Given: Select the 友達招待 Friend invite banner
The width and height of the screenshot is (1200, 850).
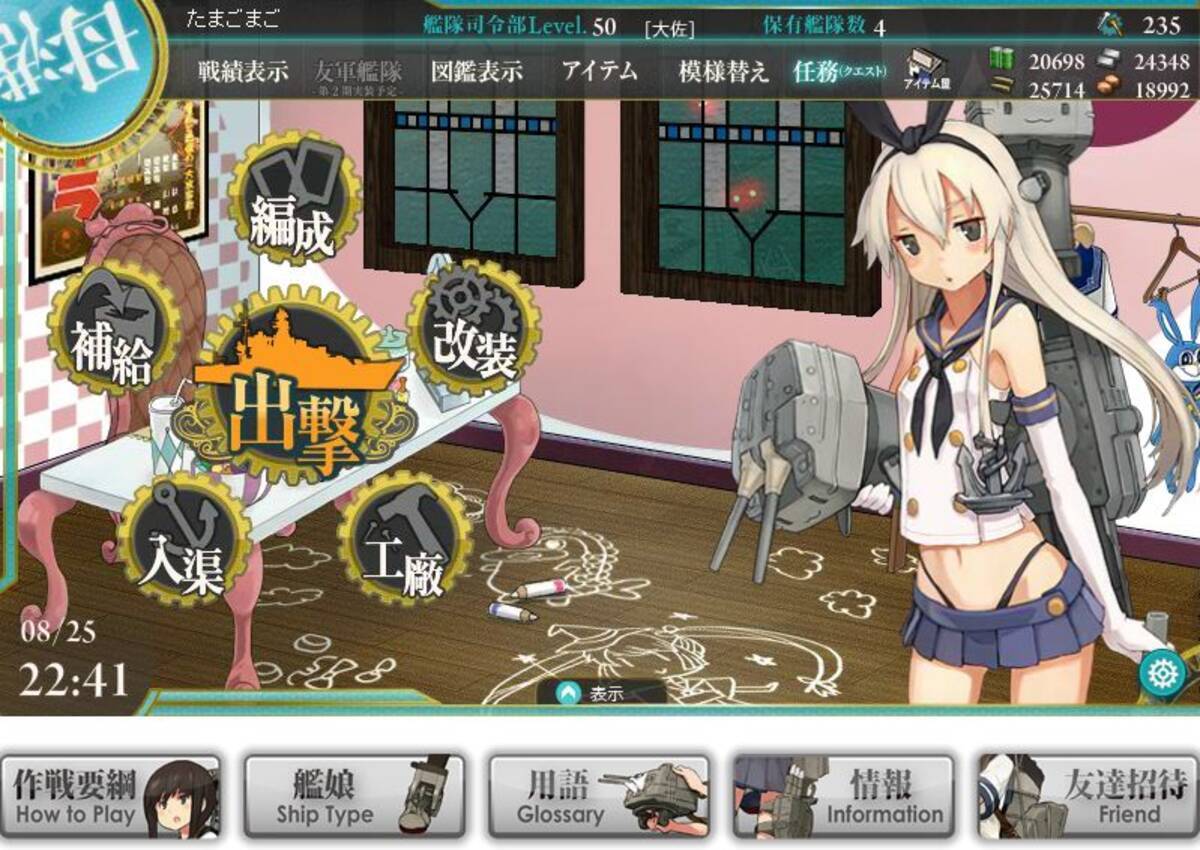Looking at the screenshot, I should 1087,797.
